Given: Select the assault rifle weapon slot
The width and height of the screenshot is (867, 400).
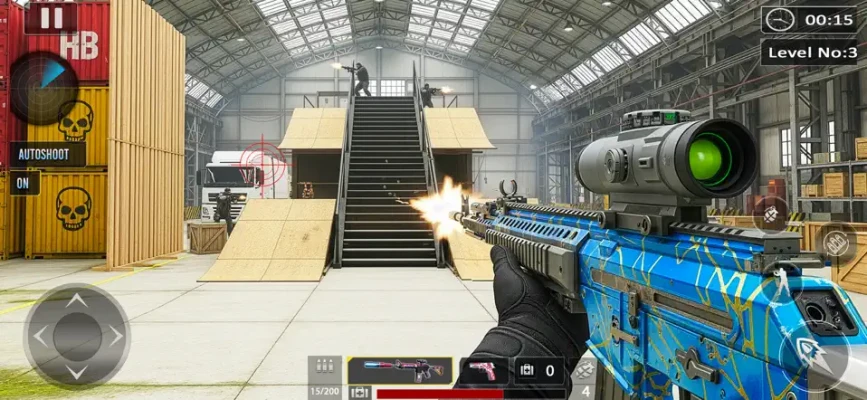Looking at the screenshot, I should 400,371.
